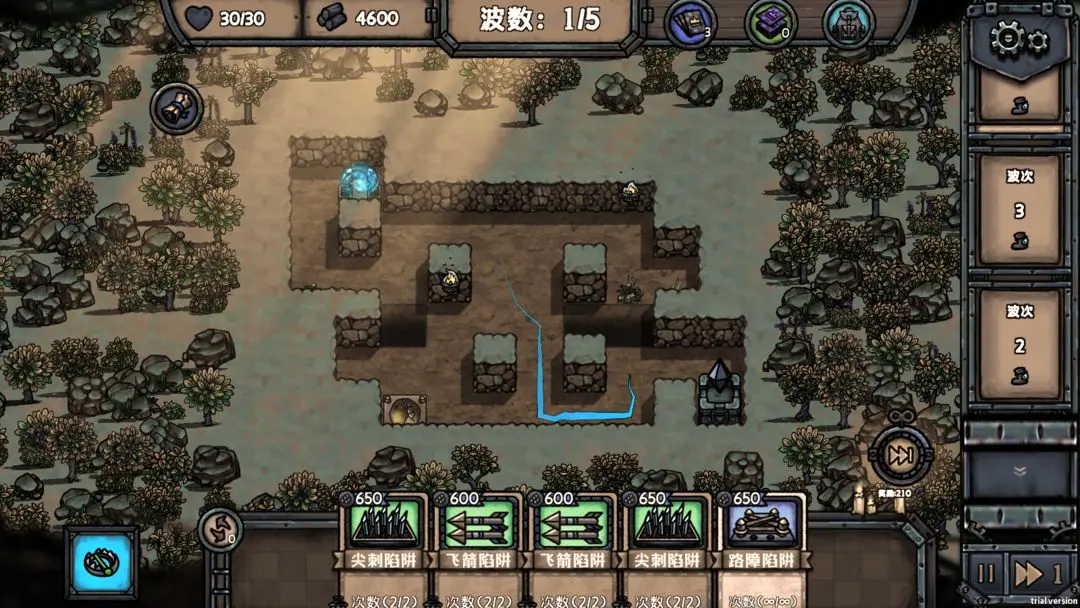Open the settings gear menu
This screenshot has height=608, width=1080.
(x=1019, y=40)
